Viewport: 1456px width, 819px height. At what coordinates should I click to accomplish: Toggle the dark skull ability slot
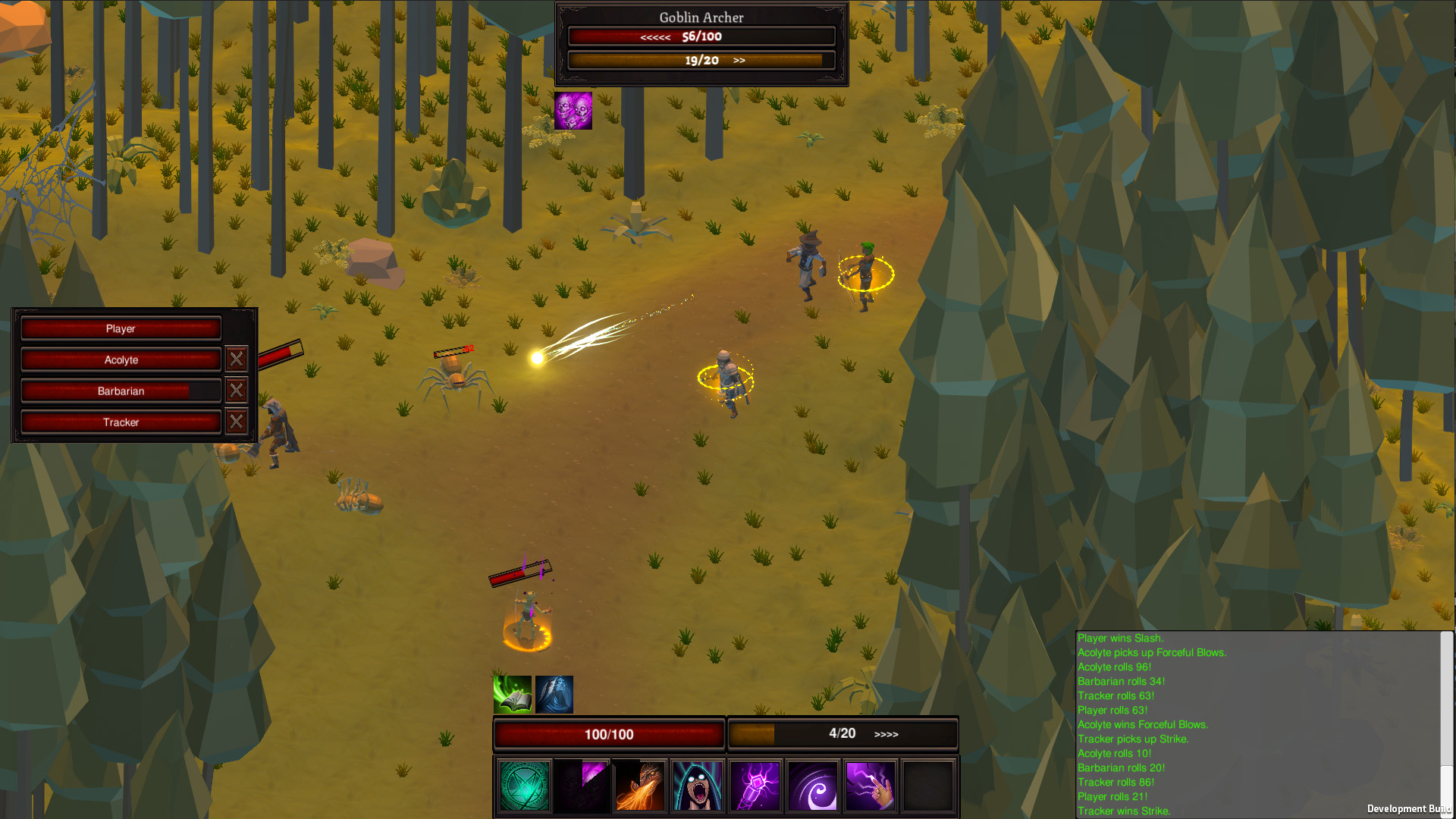[x=582, y=786]
